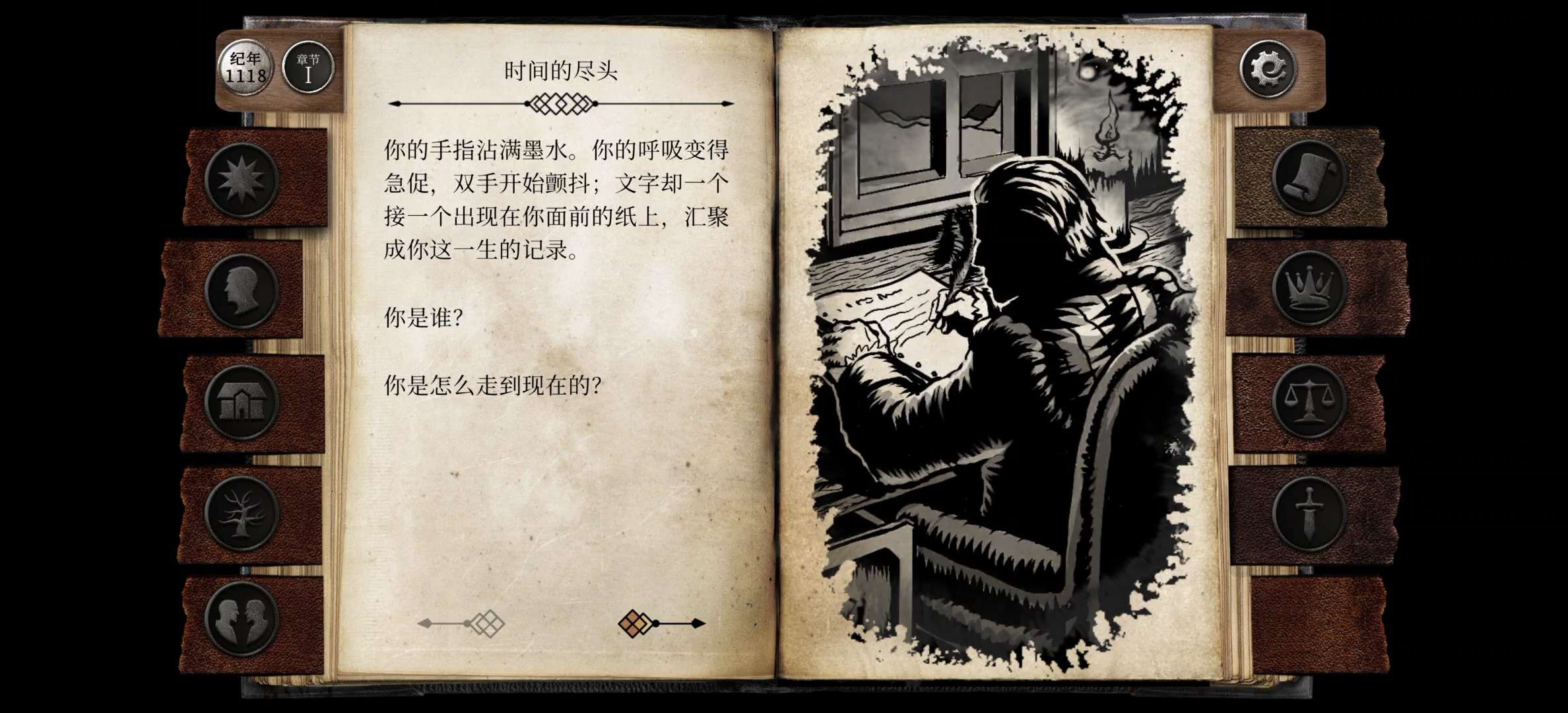Click the story paragraph beginning 你的手指沾满墨水

coord(556,198)
